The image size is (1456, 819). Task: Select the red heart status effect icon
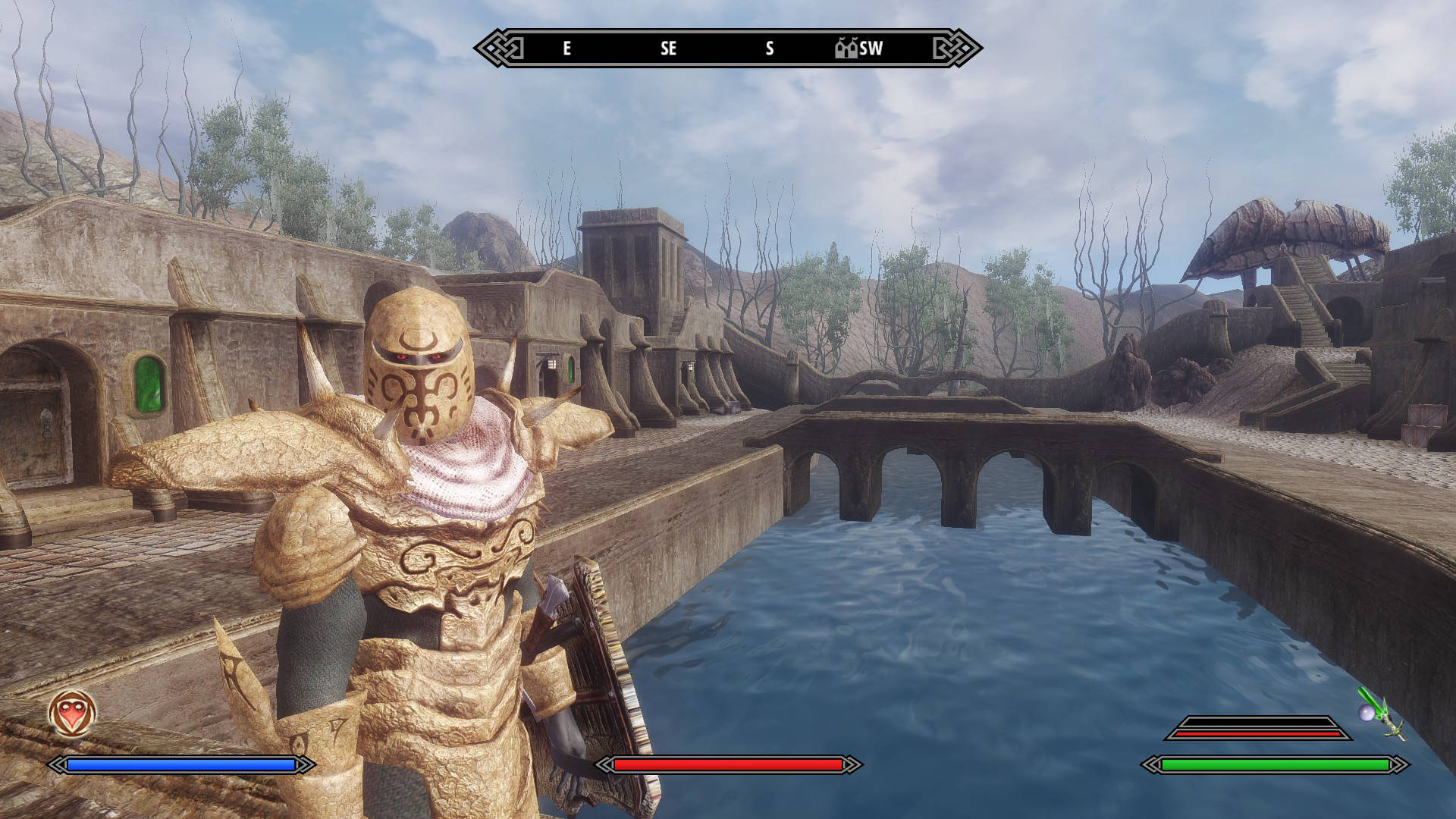point(72,713)
